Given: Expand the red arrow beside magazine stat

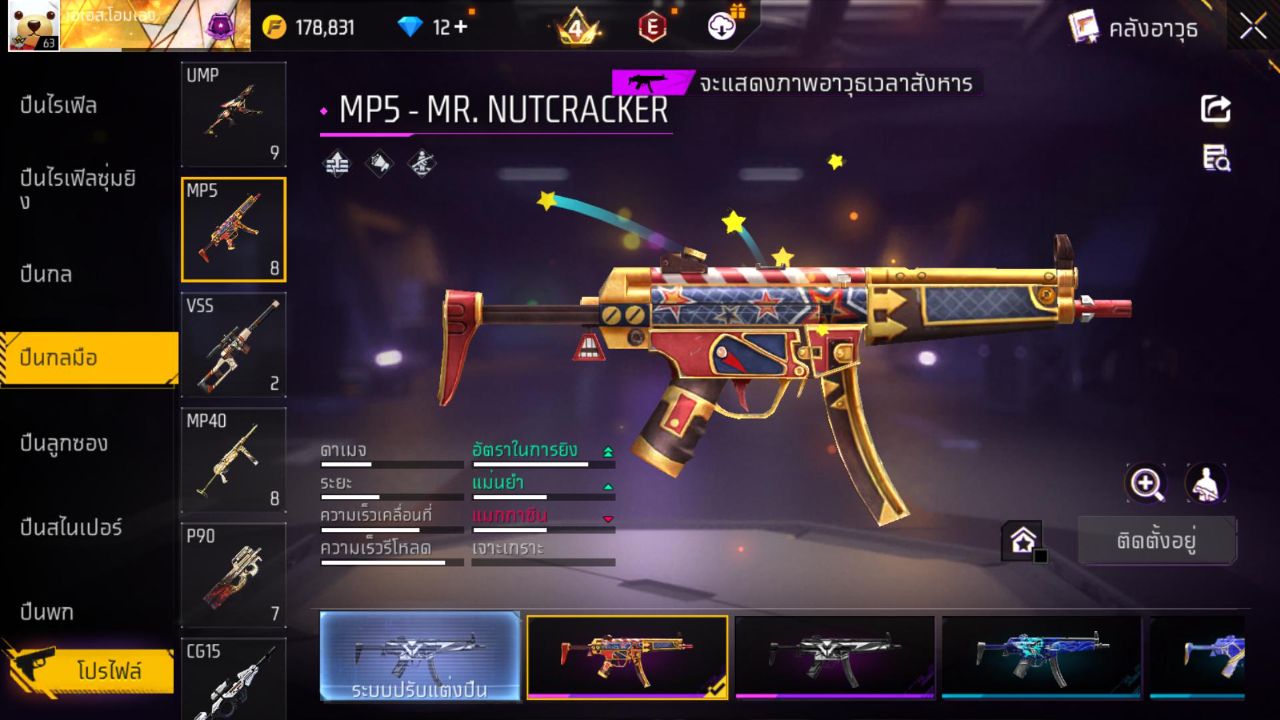Looking at the screenshot, I should [x=609, y=519].
